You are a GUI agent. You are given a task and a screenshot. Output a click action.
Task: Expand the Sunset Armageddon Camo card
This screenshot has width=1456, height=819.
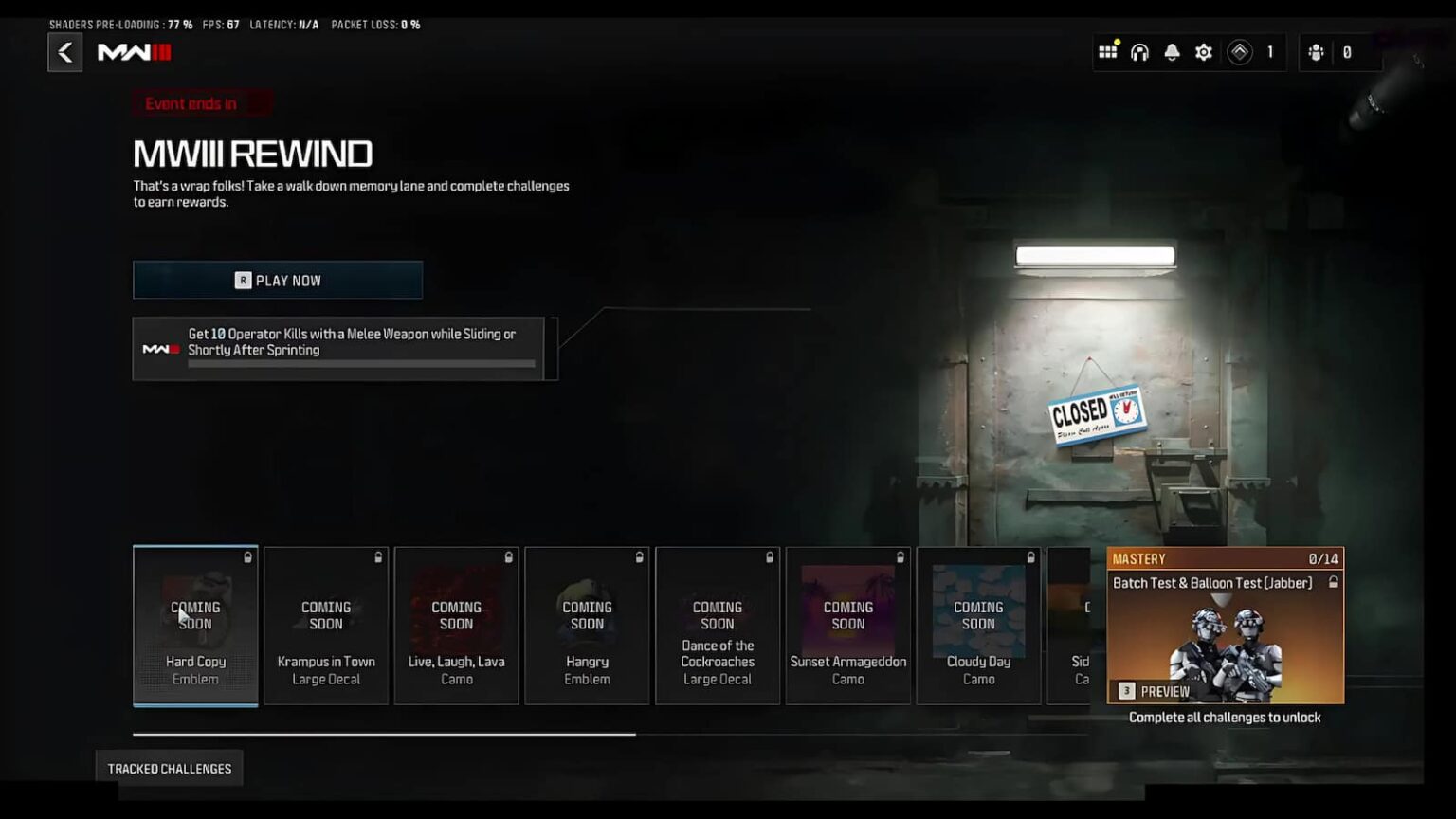coord(847,626)
